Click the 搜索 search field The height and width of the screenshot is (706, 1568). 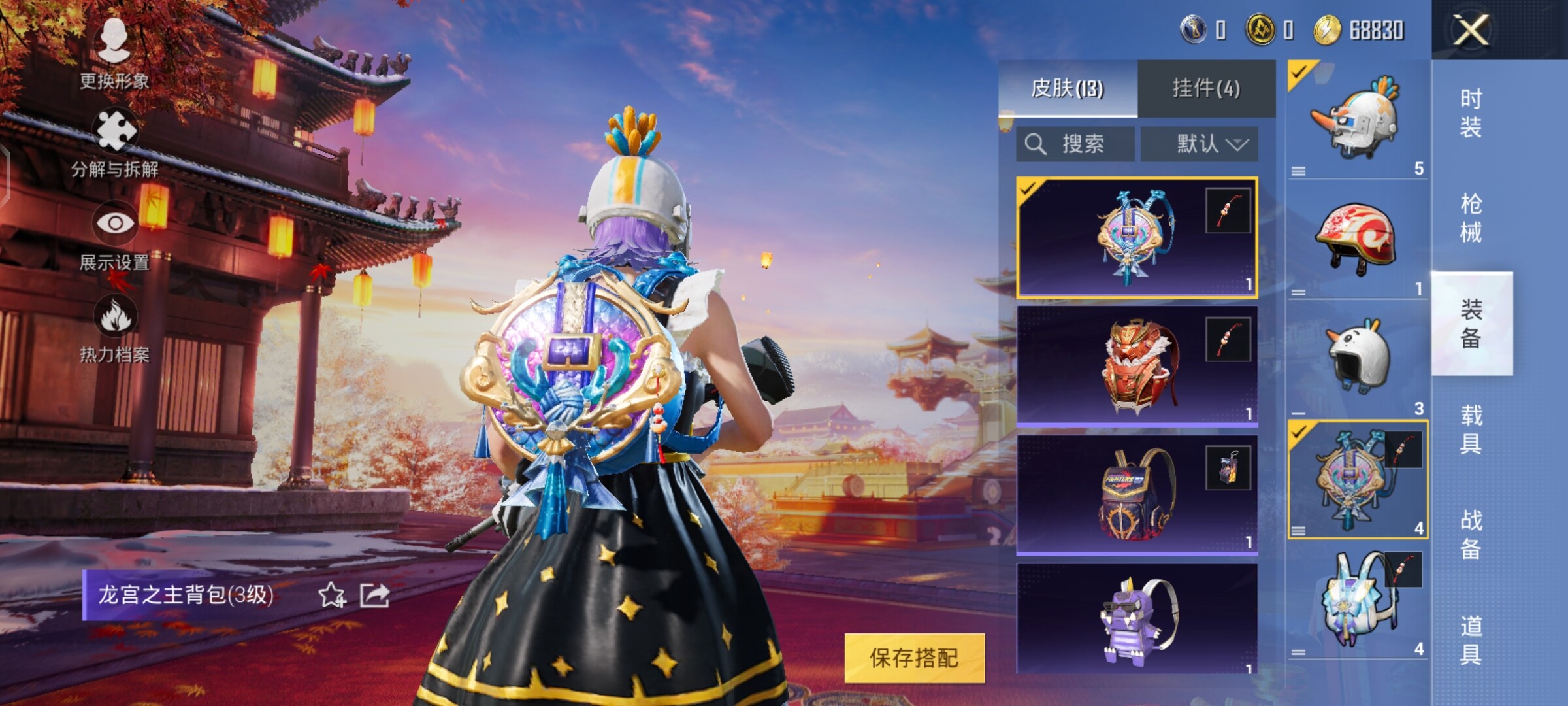(1075, 144)
